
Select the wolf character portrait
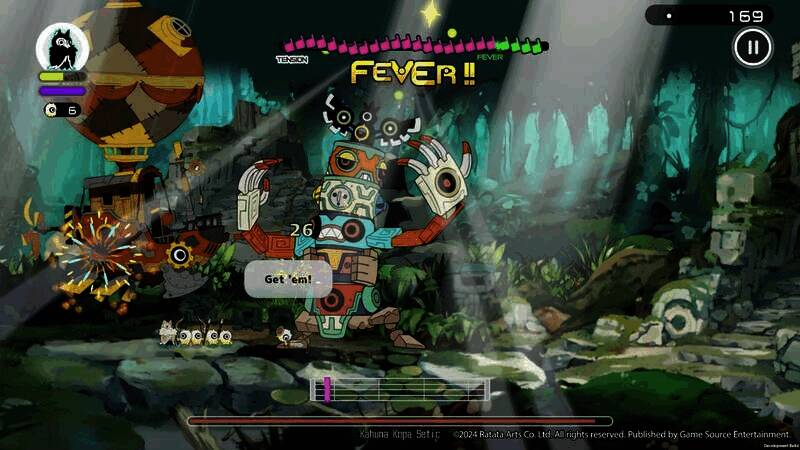[x=62, y=47]
